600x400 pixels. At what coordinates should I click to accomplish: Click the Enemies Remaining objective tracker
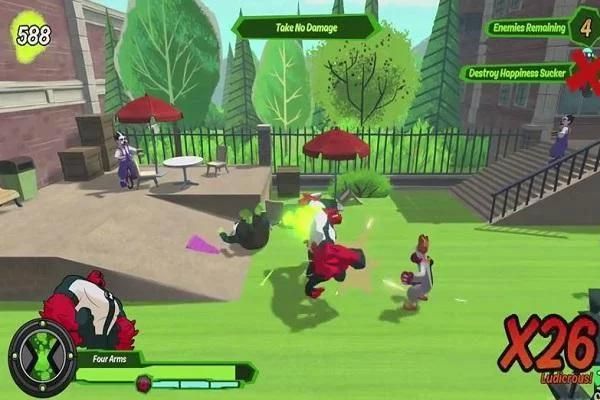[x=529, y=28]
